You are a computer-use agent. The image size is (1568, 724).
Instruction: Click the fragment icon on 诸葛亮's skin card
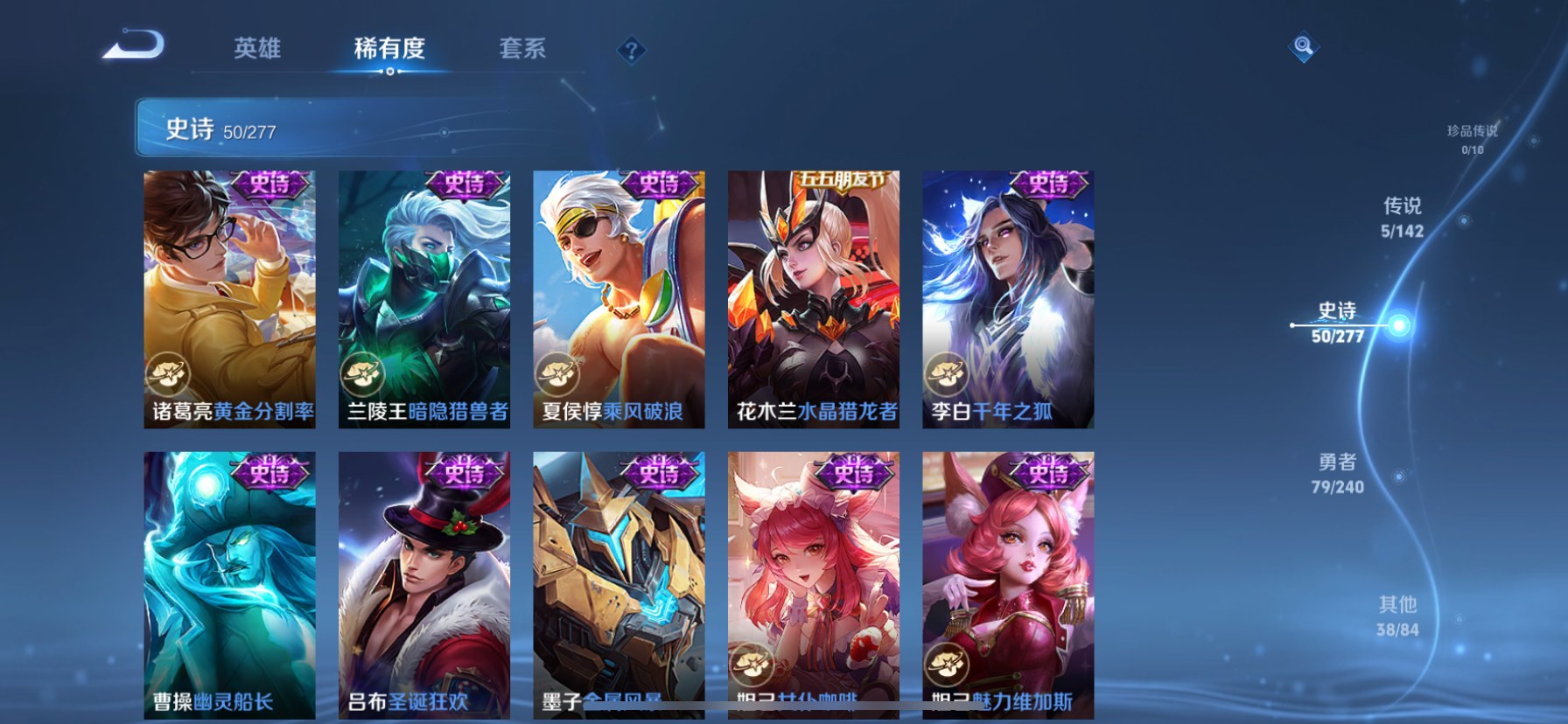[169, 373]
